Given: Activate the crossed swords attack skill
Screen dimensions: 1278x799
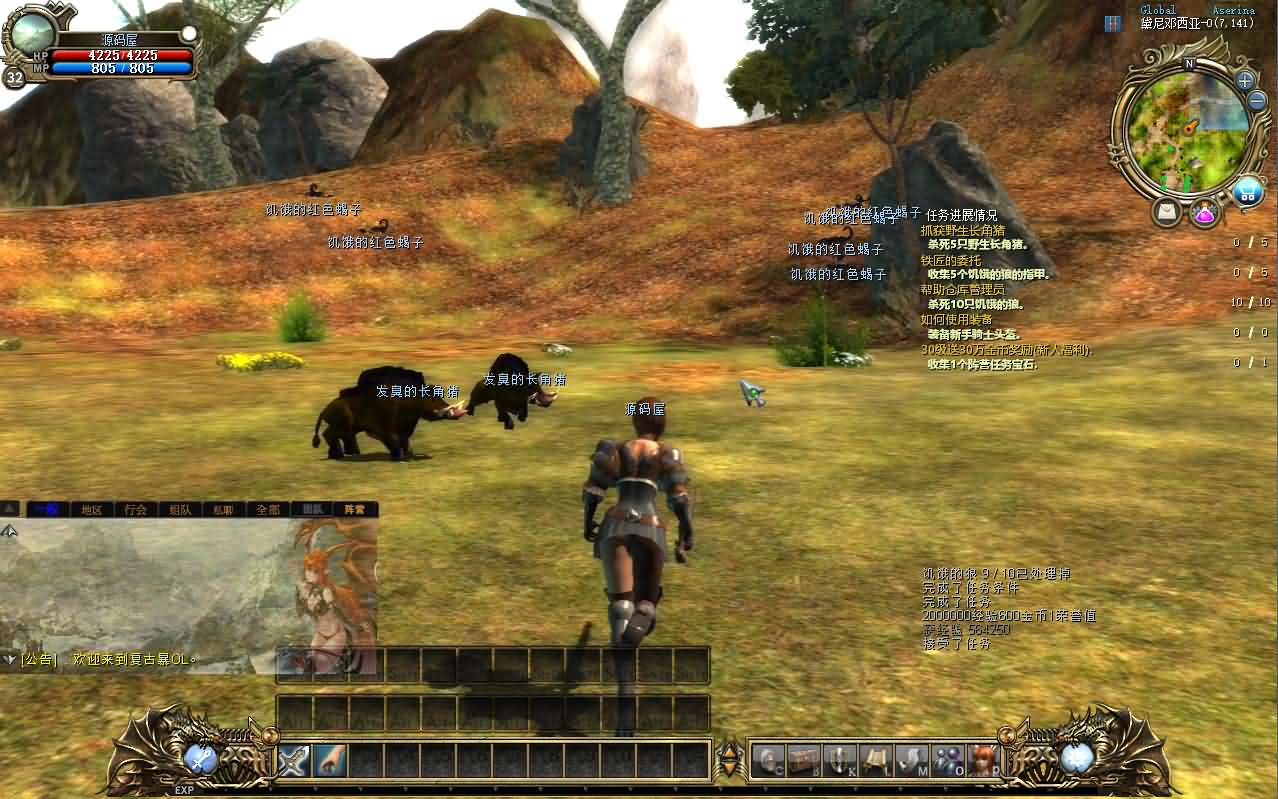Looking at the screenshot, I should coord(294,761).
